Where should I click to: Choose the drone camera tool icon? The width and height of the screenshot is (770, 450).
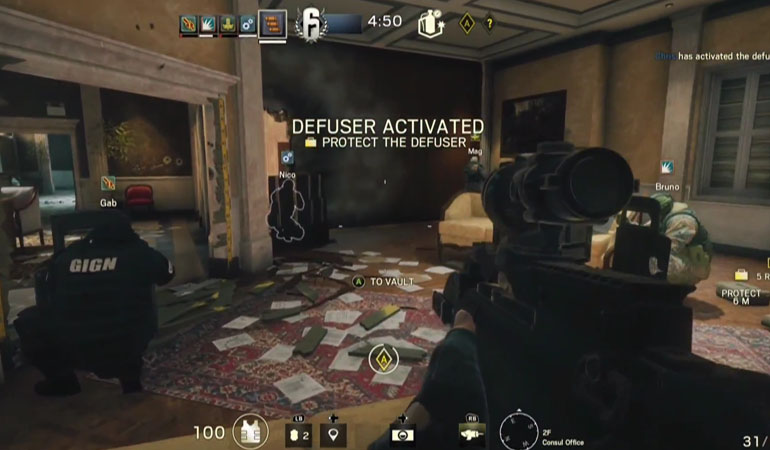click(400, 432)
